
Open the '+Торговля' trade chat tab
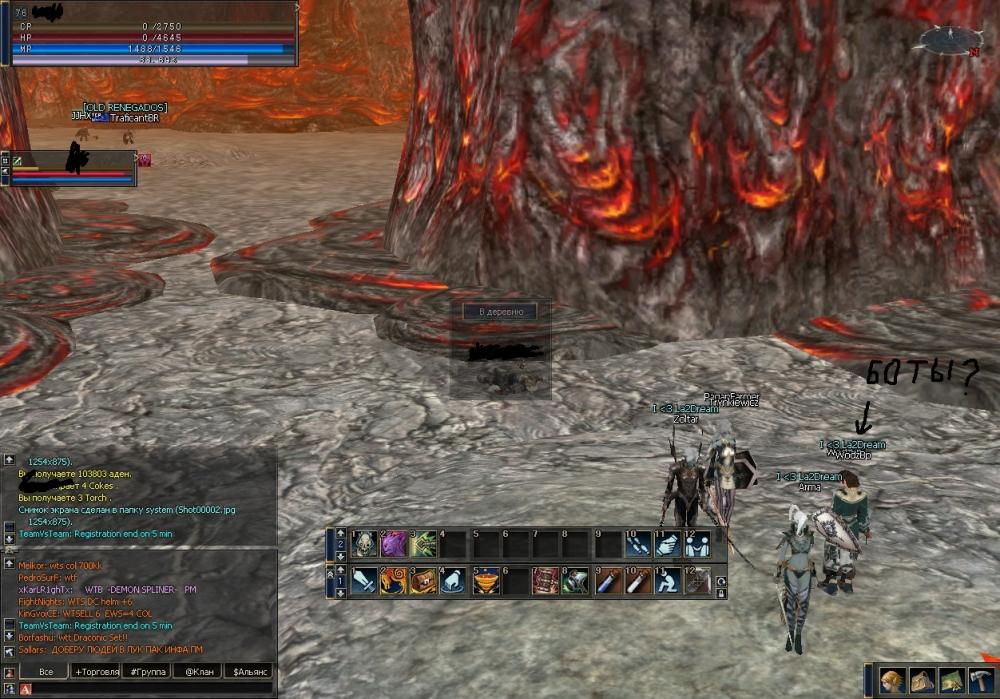[97, 671]
